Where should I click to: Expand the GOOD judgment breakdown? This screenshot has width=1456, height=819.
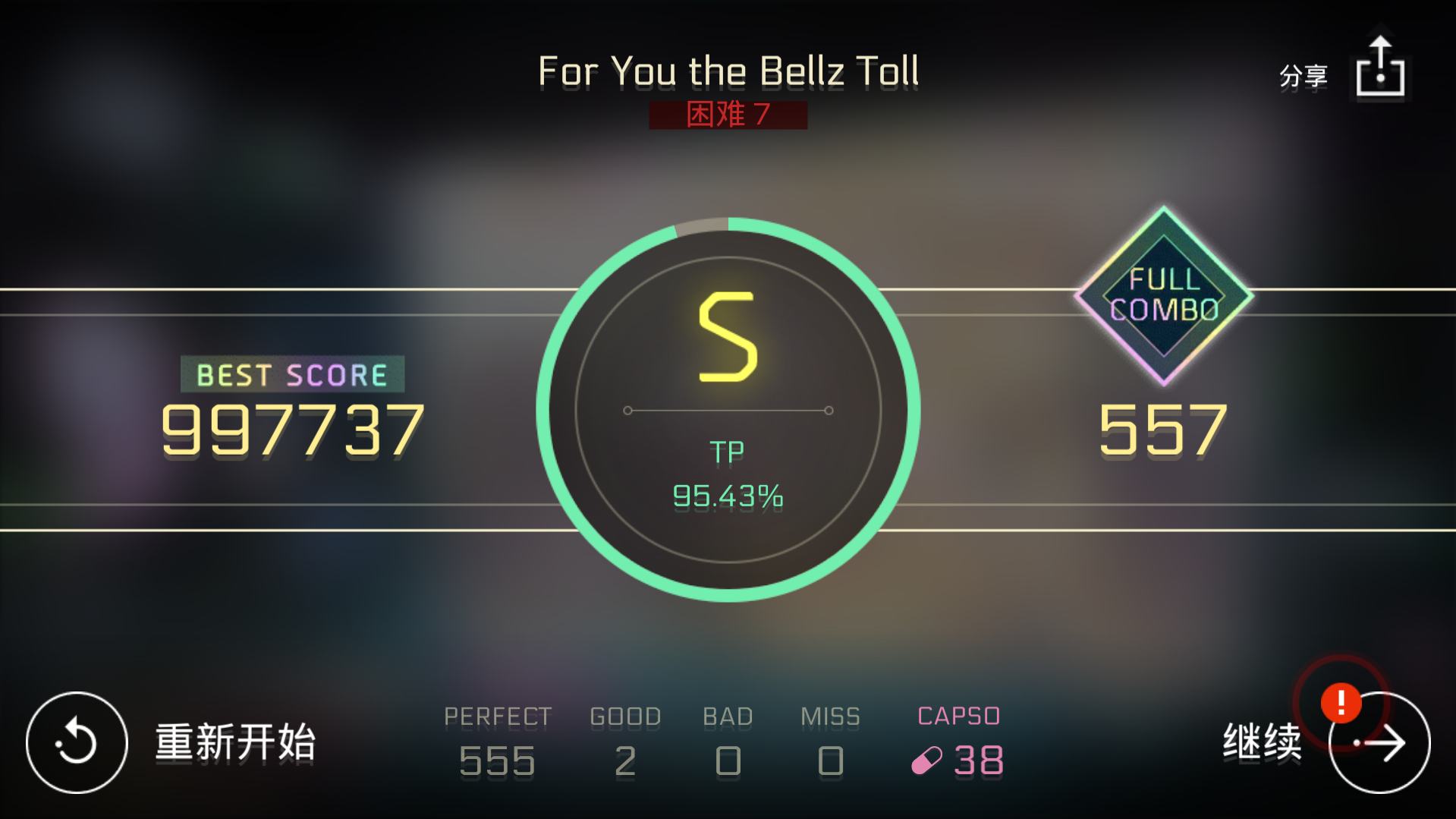coord(624,740)
